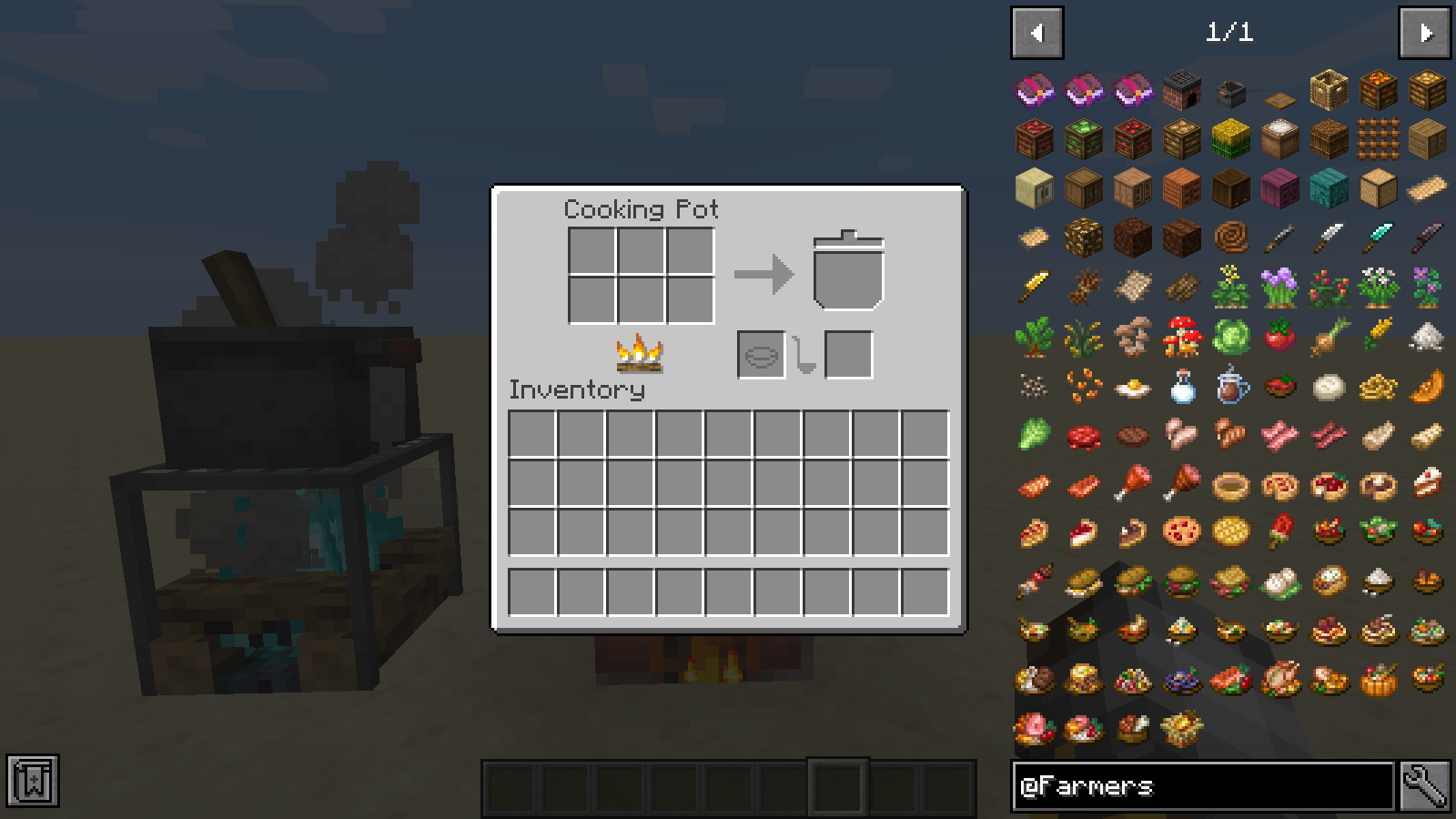Screen dimensions: 1456x819
Task: Go to the previous item list page
Action: [1036, 34]
